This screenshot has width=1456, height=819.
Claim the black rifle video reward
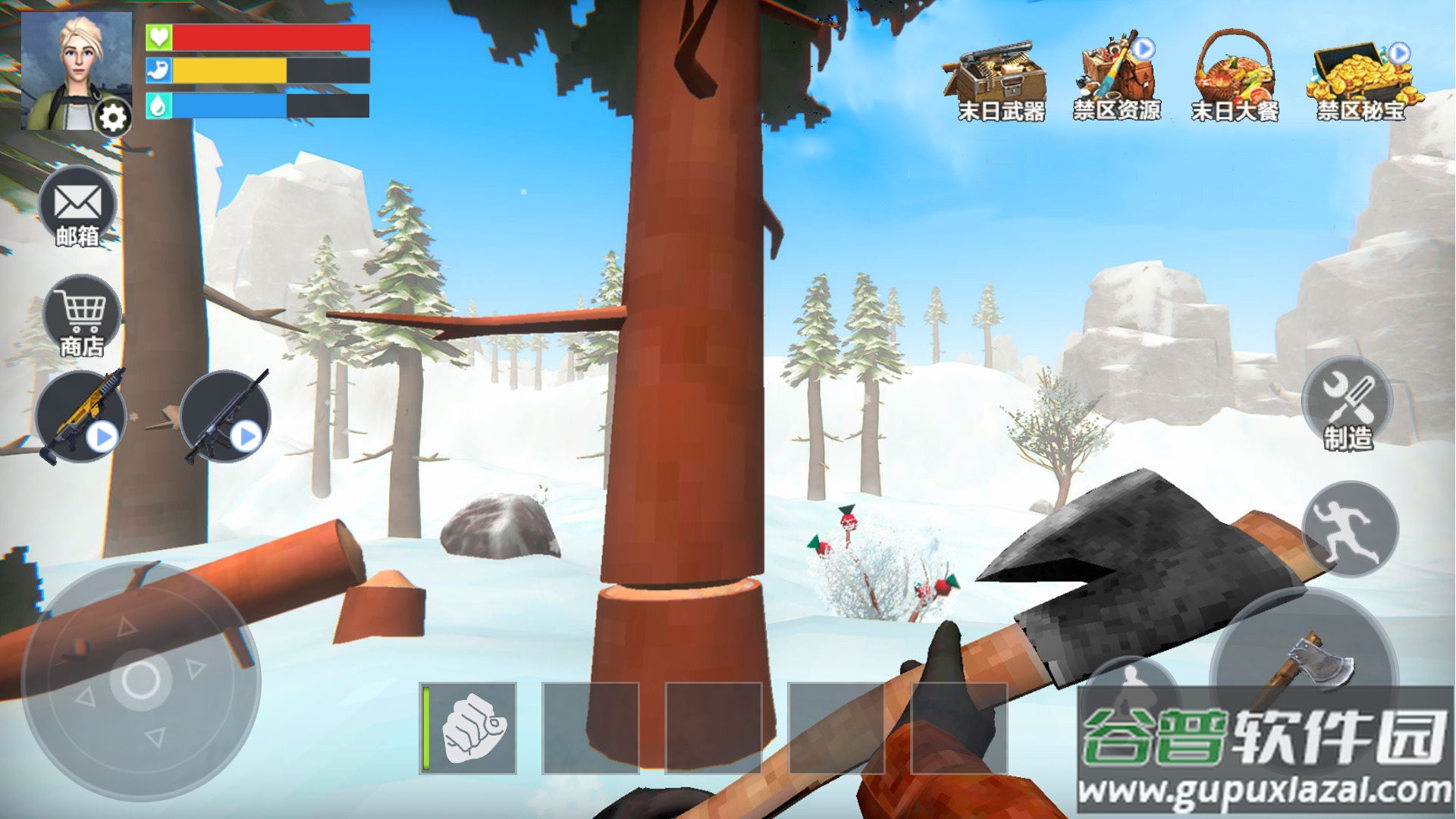tap(225, 416)
